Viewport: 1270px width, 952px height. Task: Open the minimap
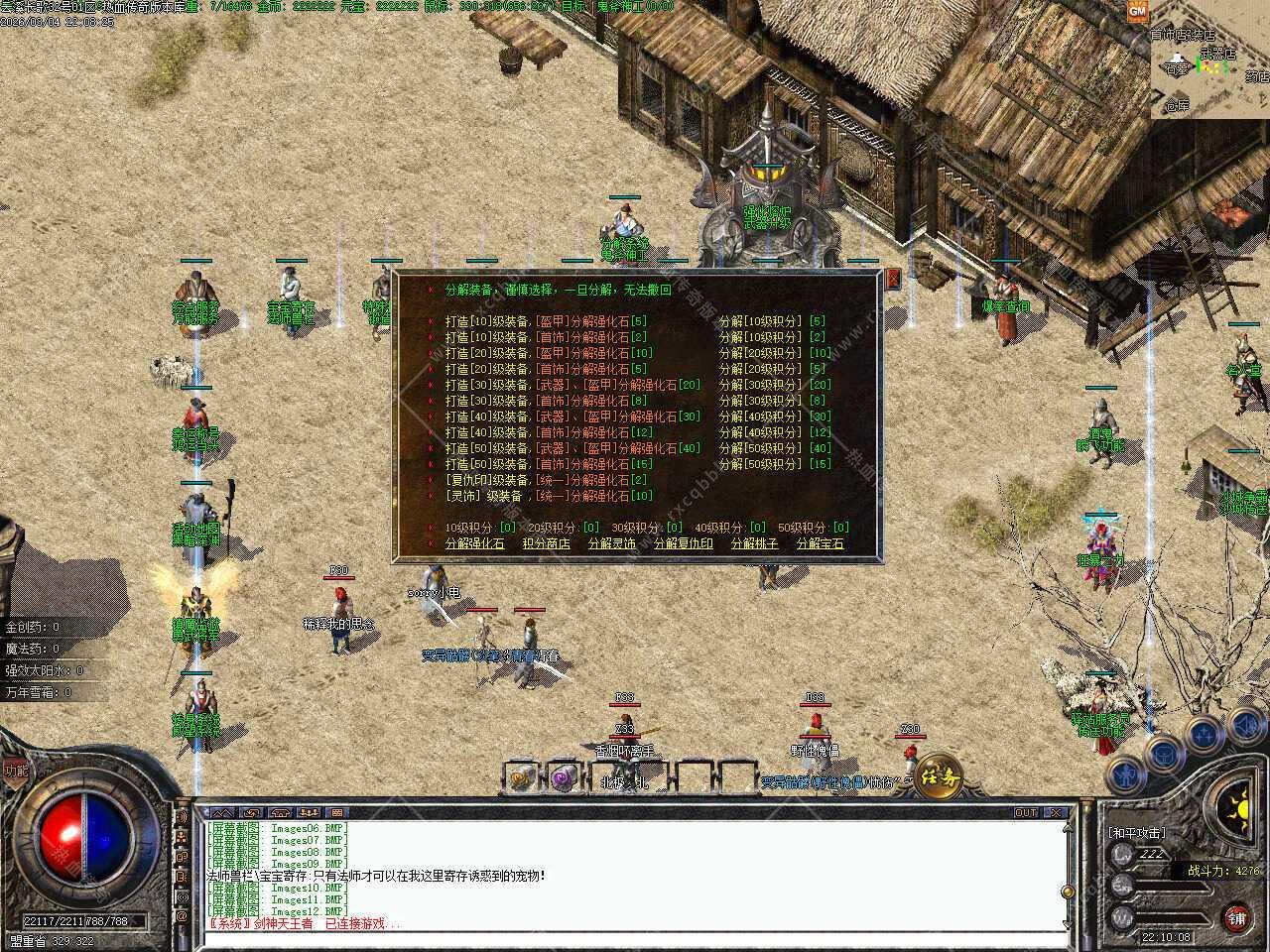pos(1210,64)
